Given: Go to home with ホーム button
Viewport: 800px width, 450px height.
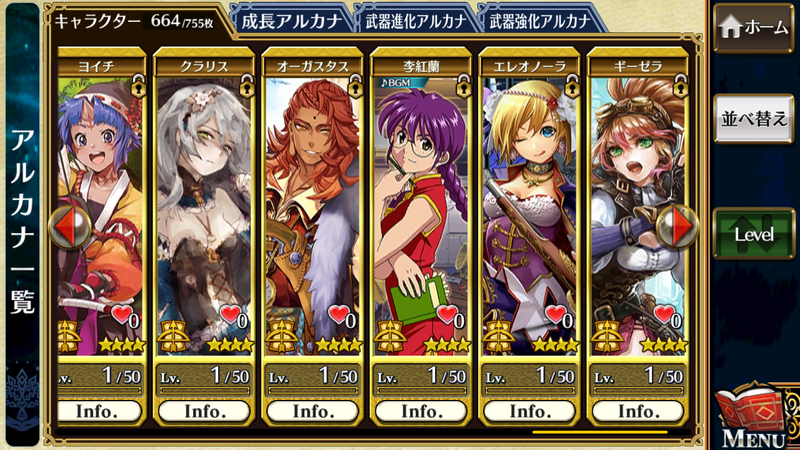Looking at the screenshot, I should click(753, 29).
